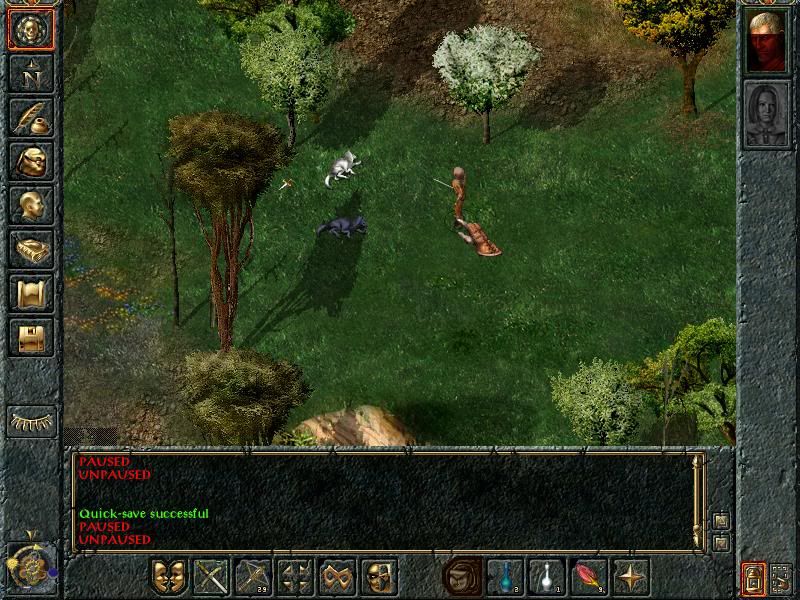800x600 pixels.
Task: Open the journal via the quill icon
Action: pos(31,117)
